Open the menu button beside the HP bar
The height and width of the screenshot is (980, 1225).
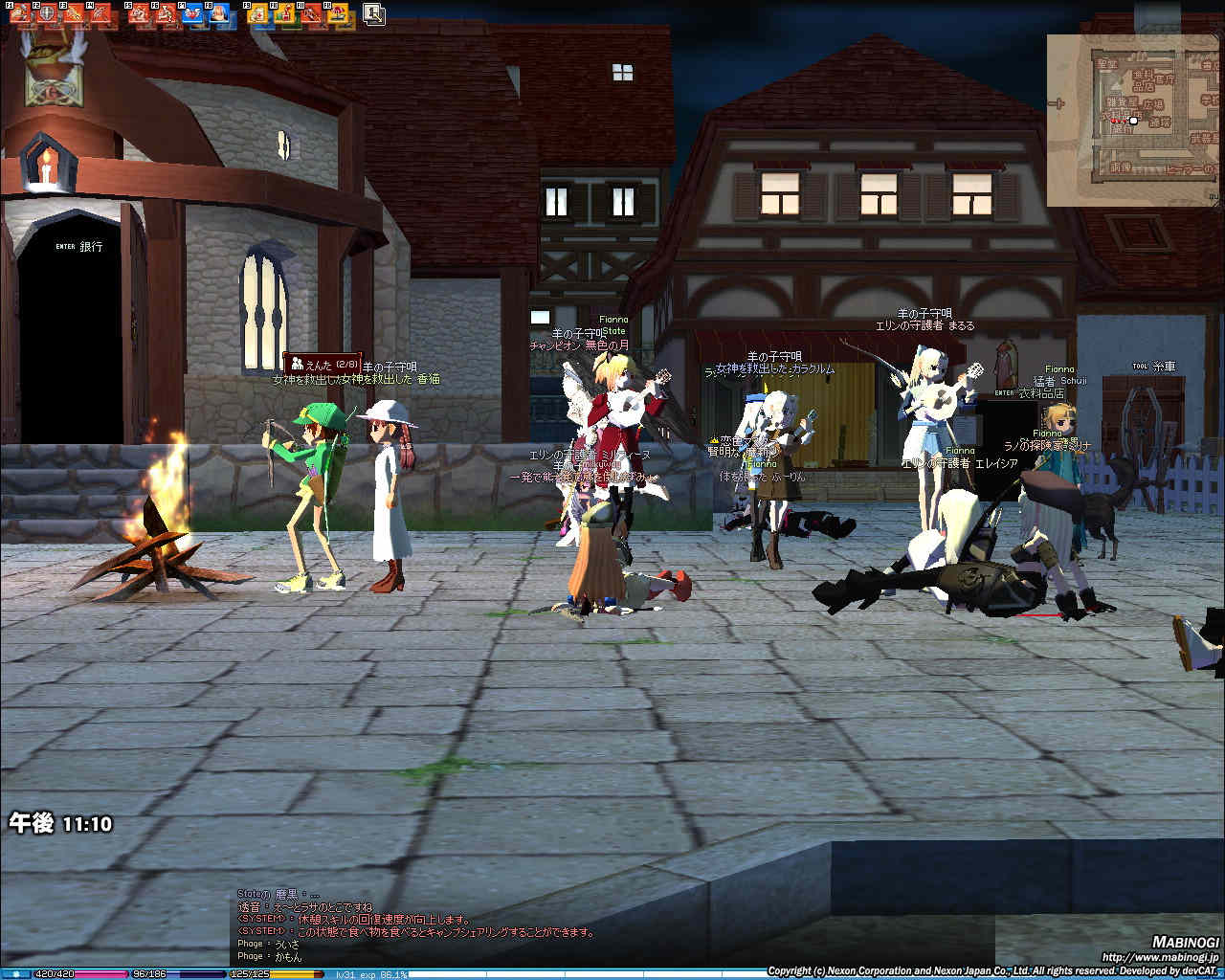[15, 974]
